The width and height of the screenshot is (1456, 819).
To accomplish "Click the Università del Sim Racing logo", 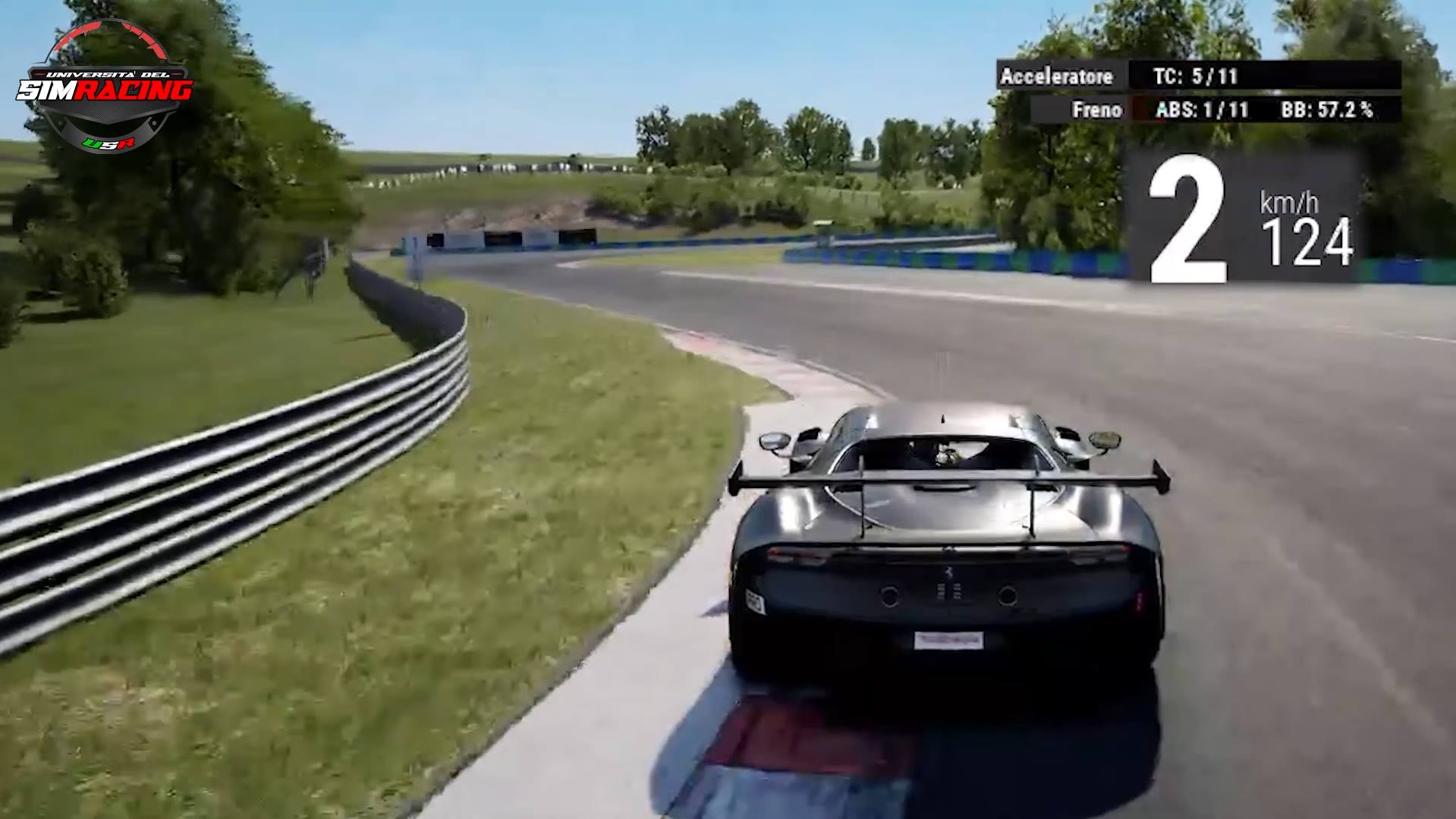I will [x=104, y=83].
